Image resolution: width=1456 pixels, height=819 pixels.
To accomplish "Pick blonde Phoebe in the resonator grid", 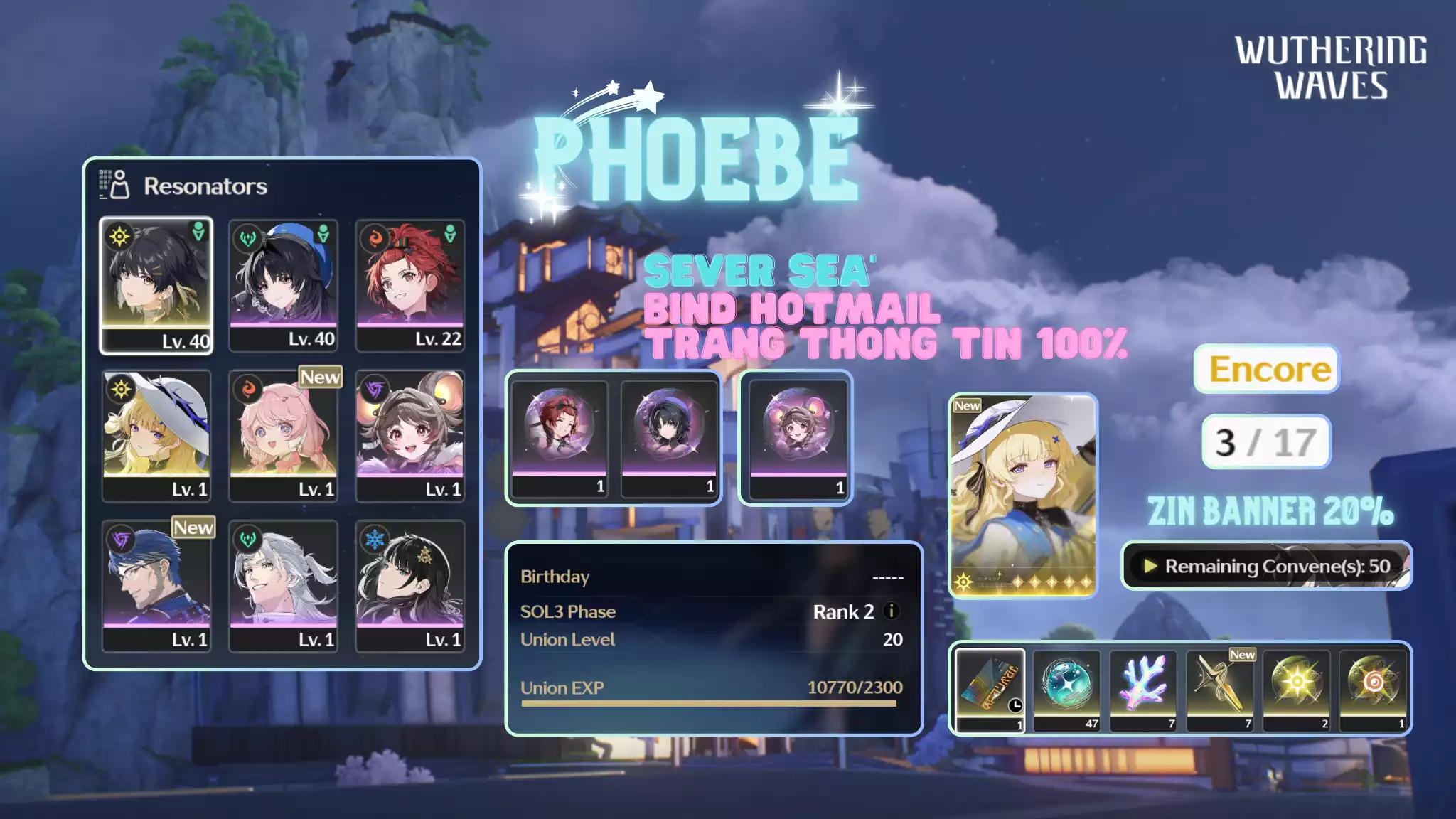I will tap(156, 435).
